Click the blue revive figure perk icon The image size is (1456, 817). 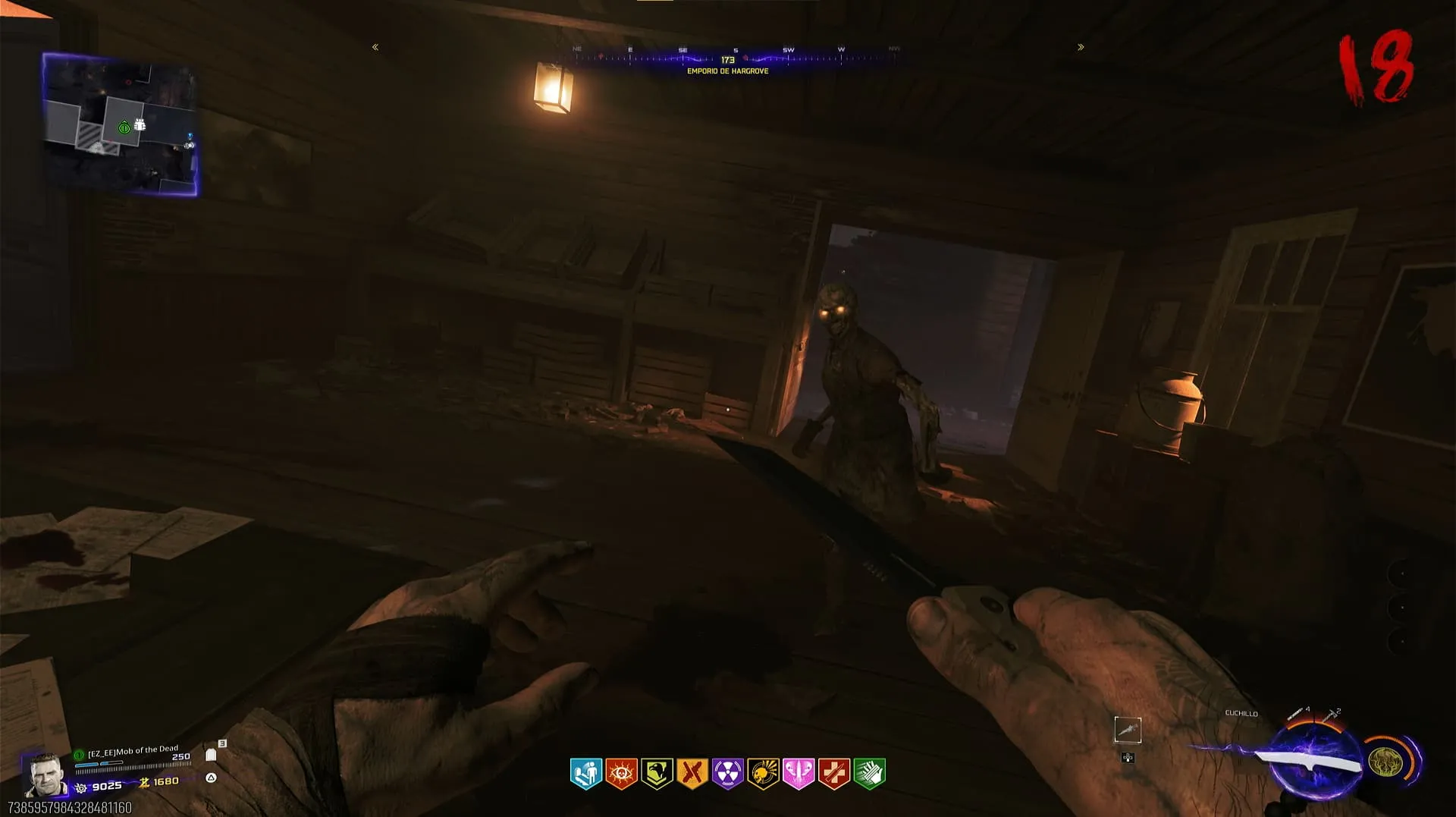pos(585,774)
